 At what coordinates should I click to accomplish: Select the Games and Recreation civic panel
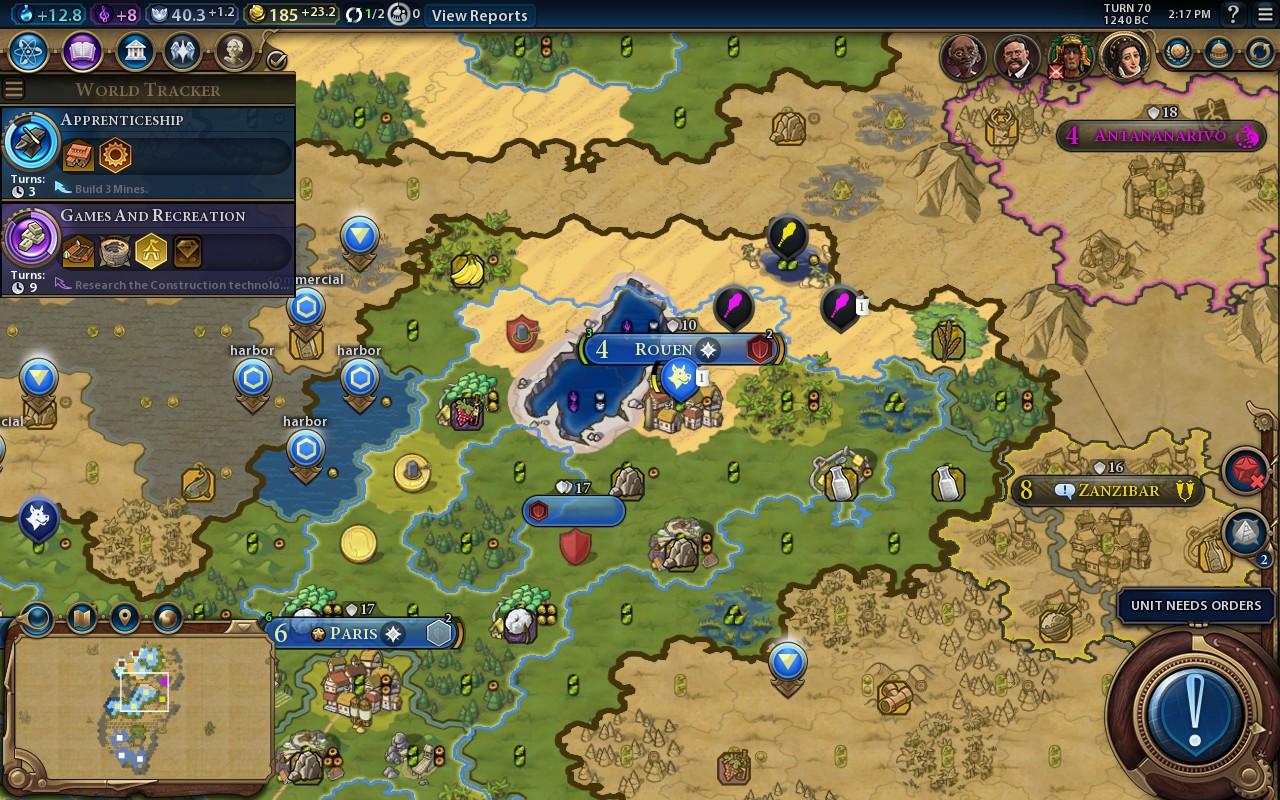point(148,249)
